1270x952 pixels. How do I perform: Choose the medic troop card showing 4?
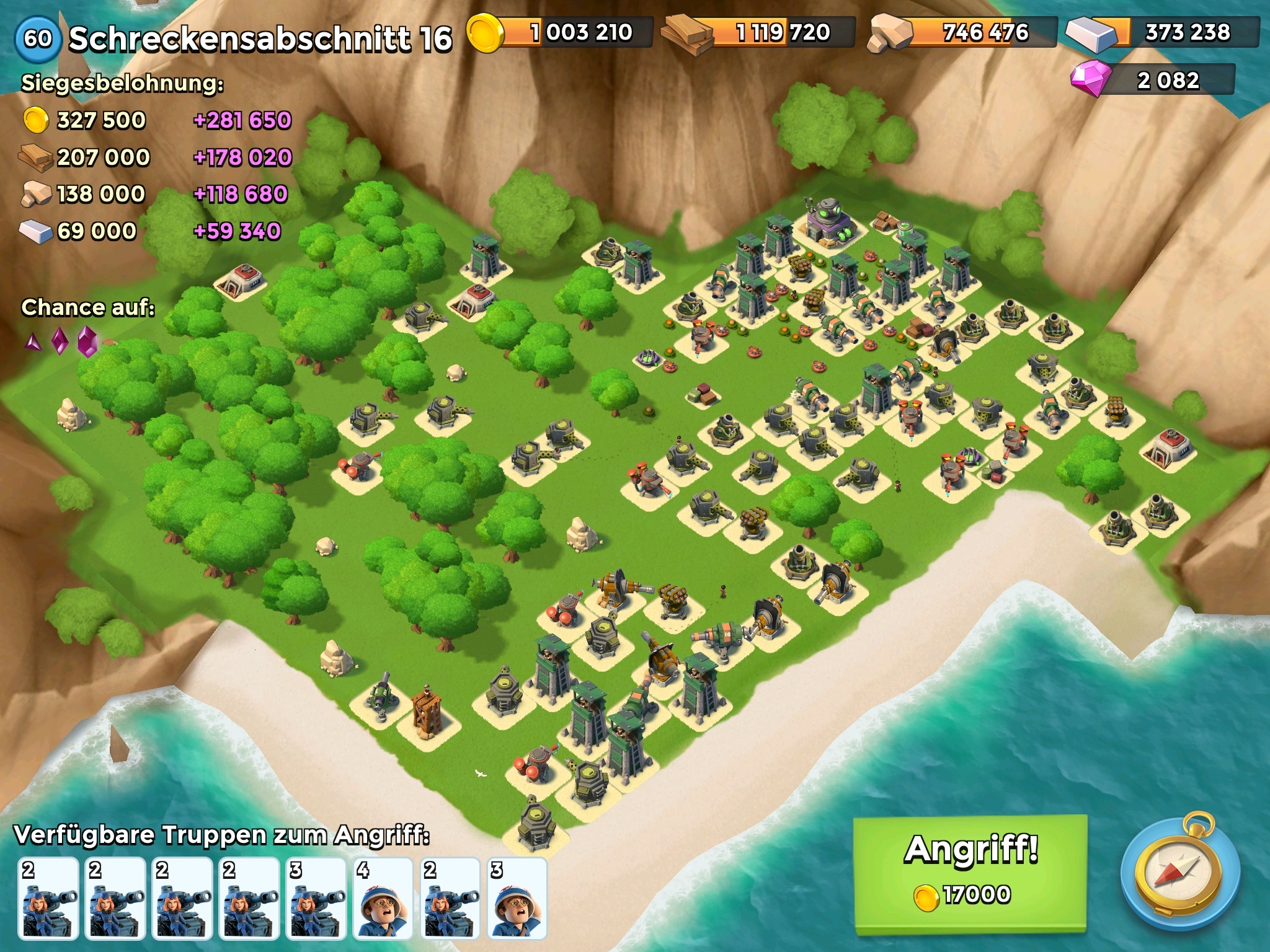[x=383, y=897]
